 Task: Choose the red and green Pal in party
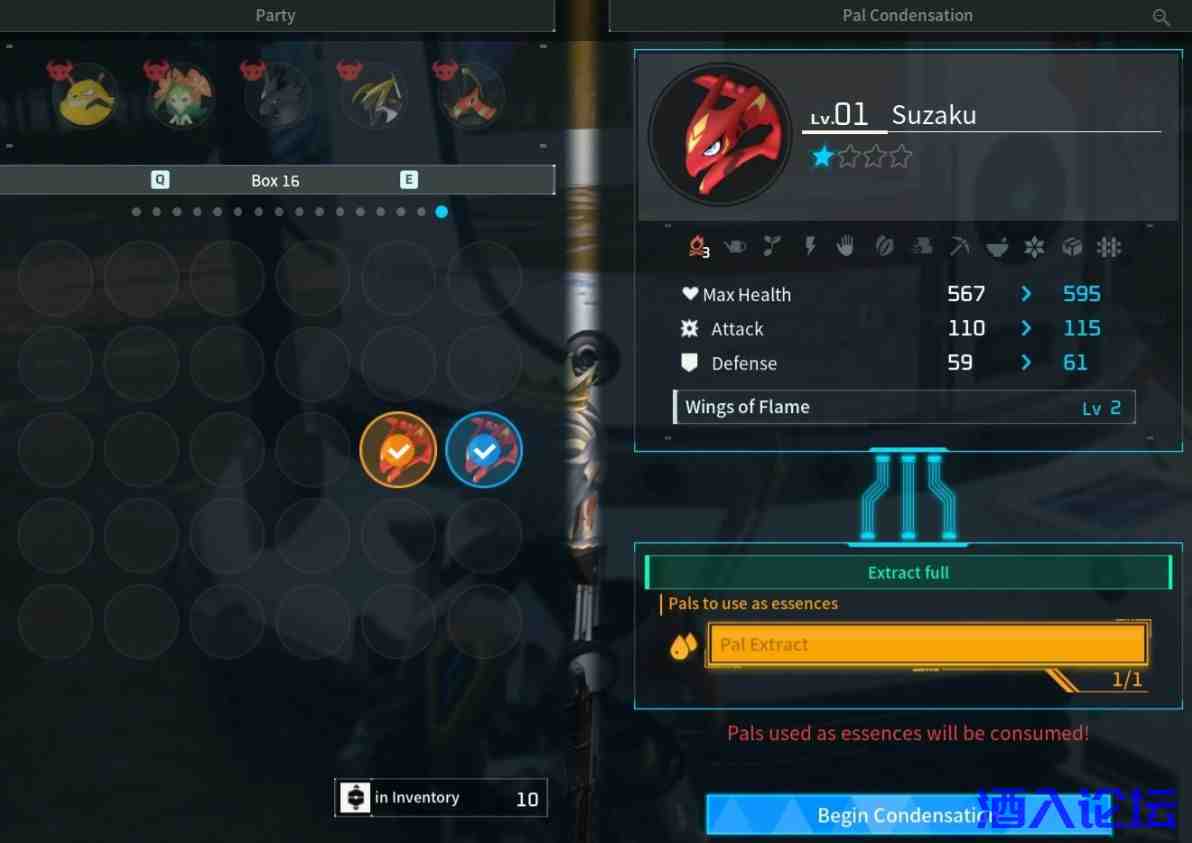[x=468, y=98]
